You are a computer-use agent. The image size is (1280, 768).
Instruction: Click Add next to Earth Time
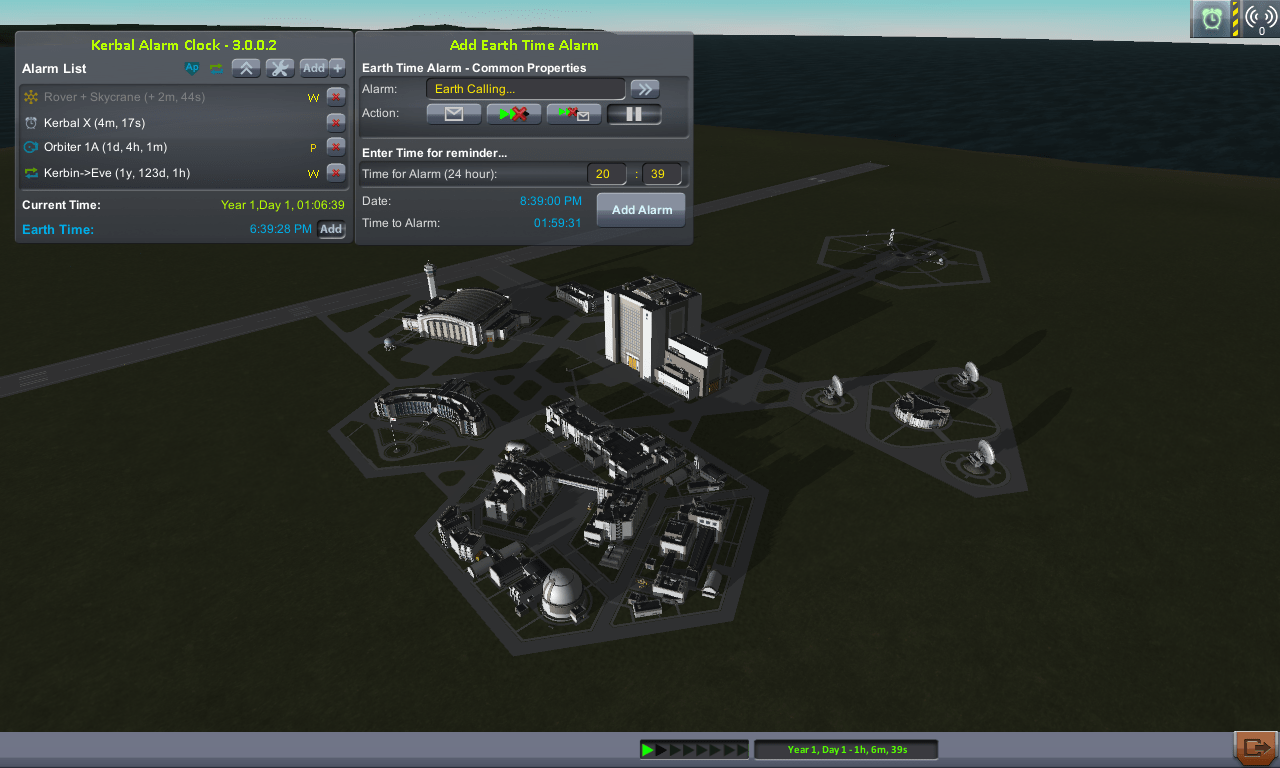331,229
